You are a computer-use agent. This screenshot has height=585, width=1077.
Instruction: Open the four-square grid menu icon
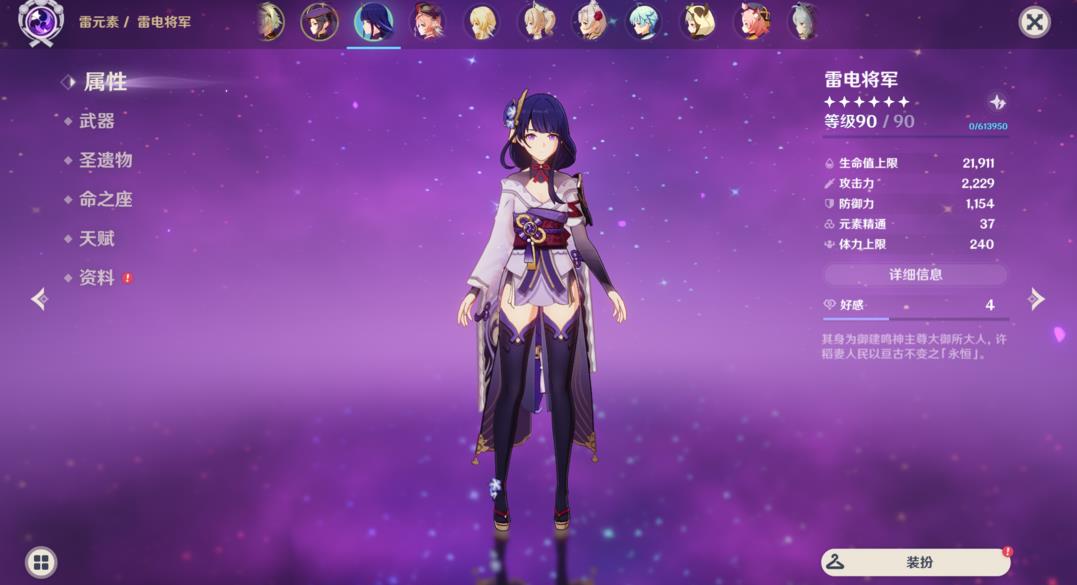tap(41, 562)
